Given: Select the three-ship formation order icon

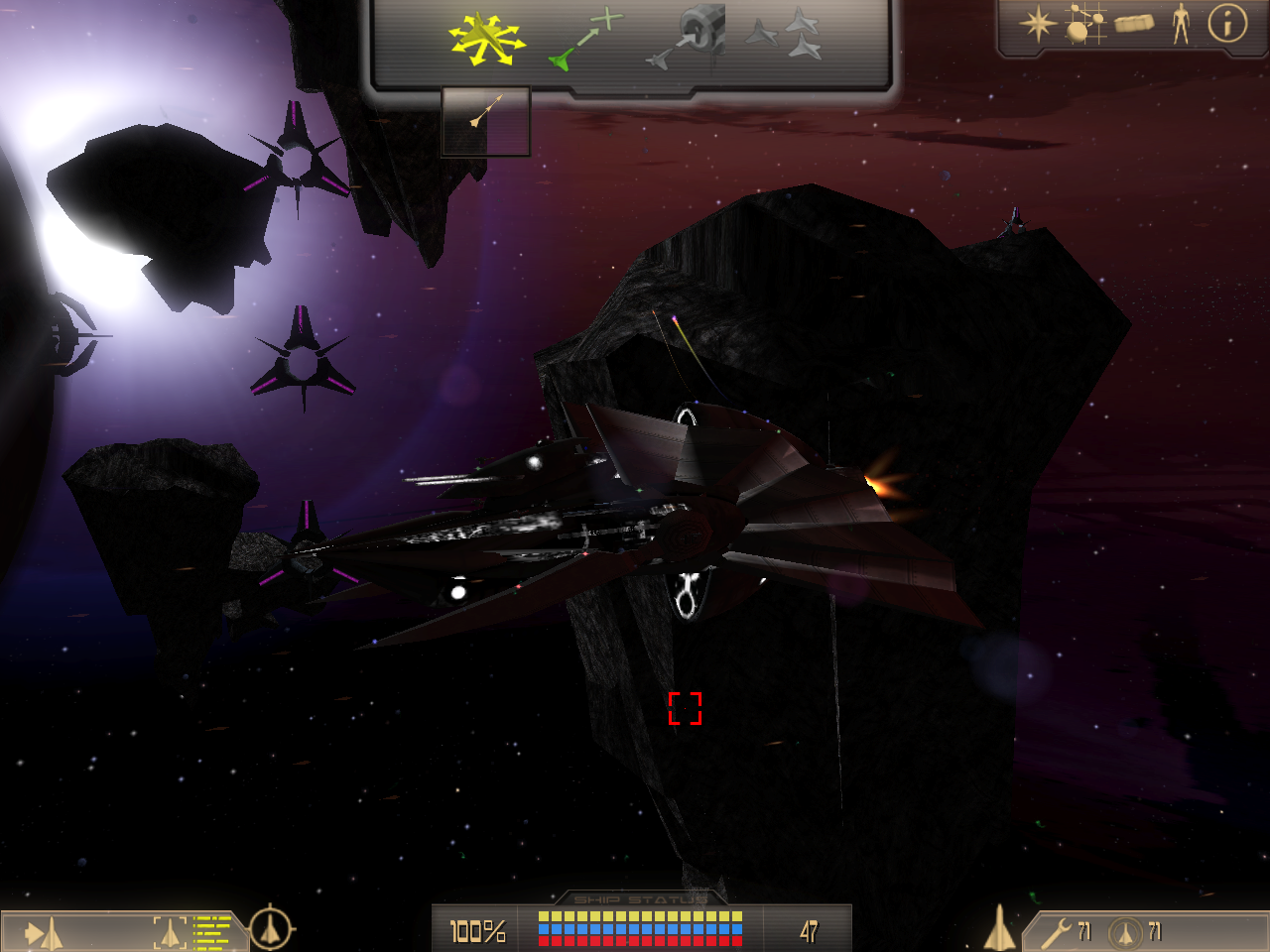Looking at the screenshot, I should pyautogui.click(x=784, y=34).
